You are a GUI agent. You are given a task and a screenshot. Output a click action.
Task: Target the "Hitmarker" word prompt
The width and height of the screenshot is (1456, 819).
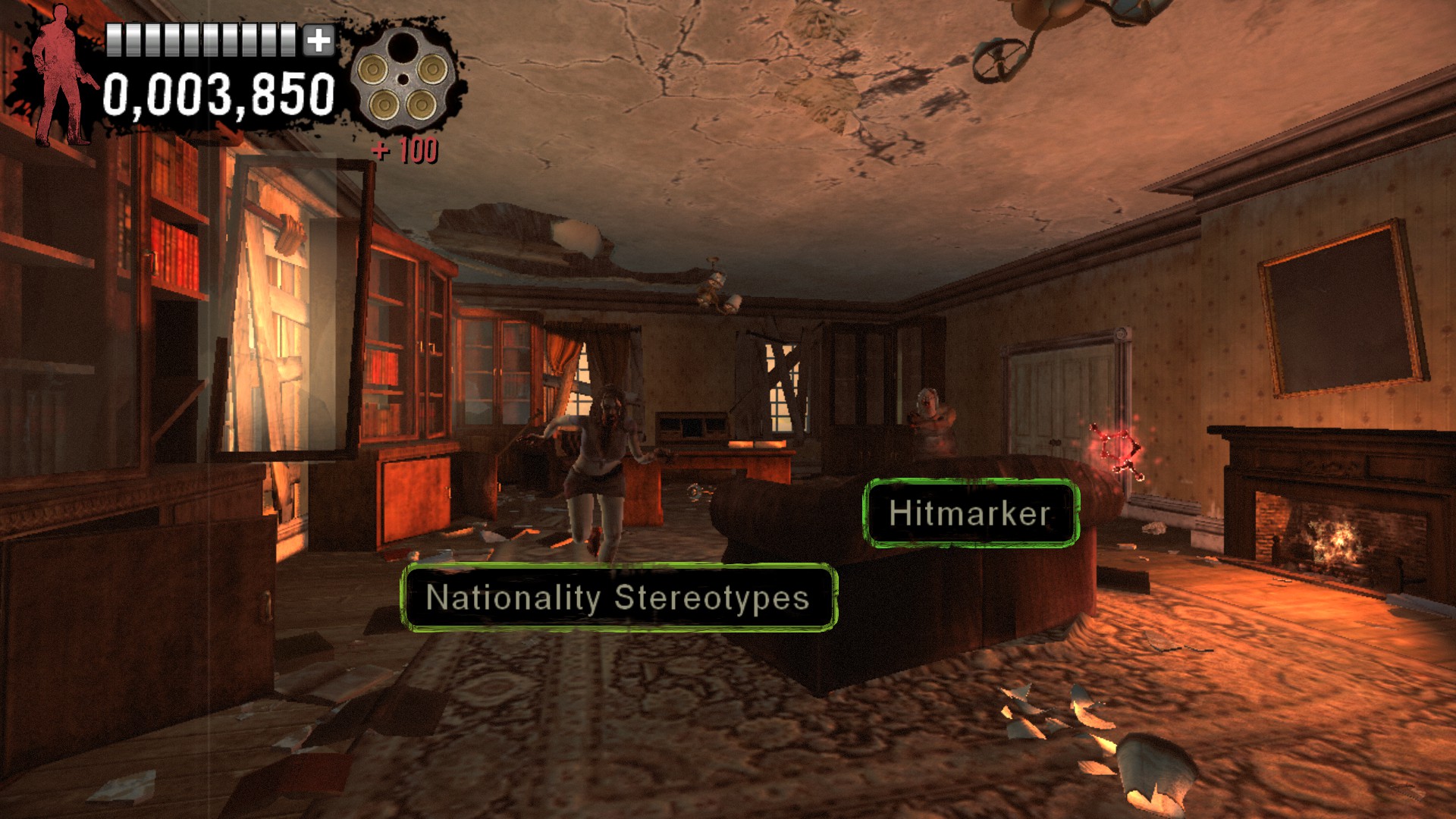pyautogui.click(x=970, y=513)
